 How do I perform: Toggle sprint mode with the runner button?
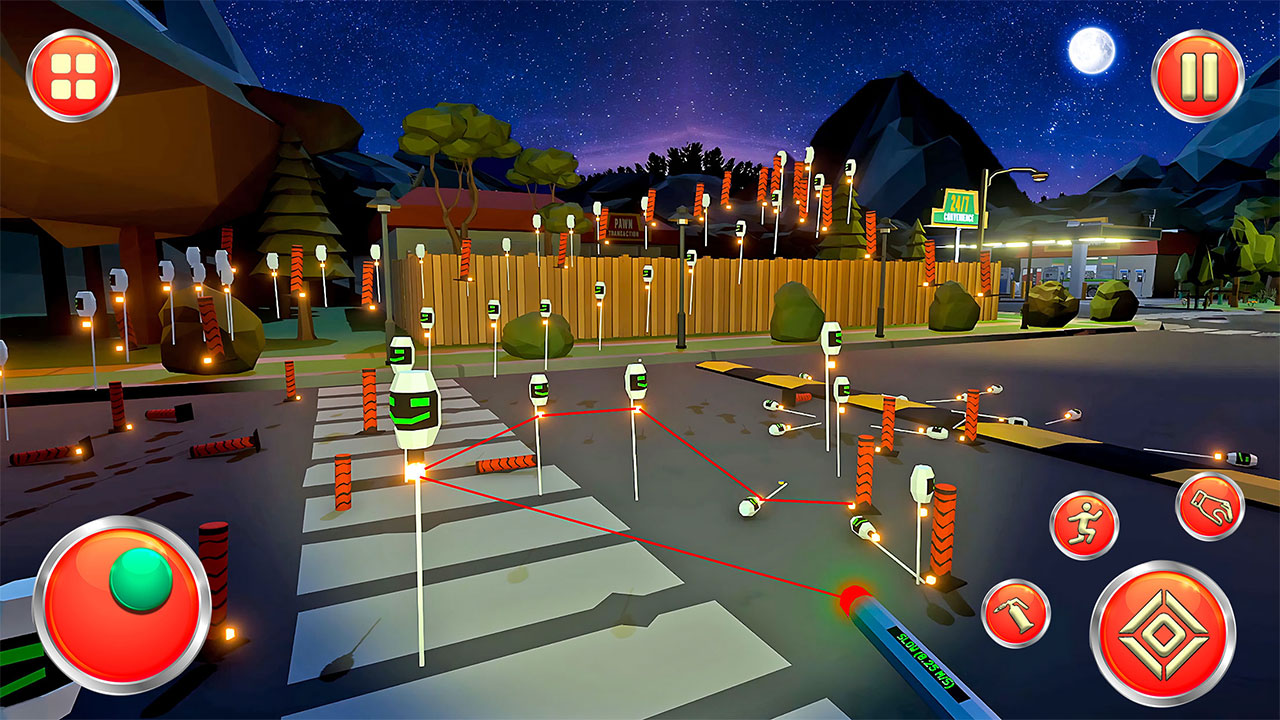pos(1090,524)
